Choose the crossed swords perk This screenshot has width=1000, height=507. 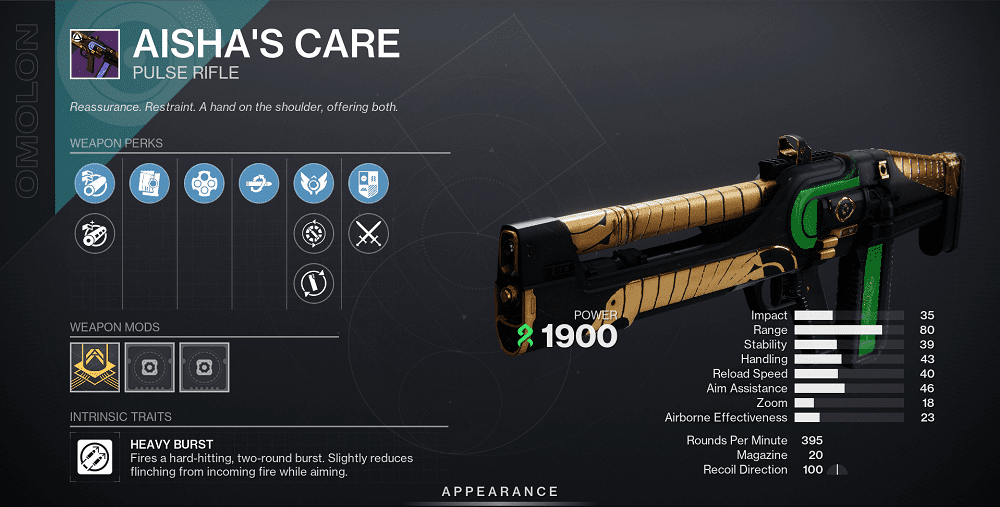368,235
